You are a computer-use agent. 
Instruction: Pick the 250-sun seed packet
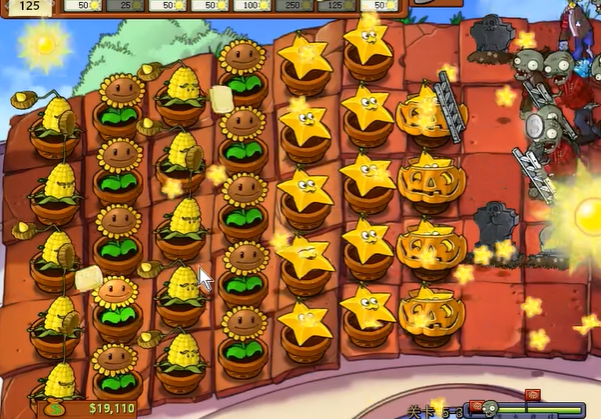click(x=297, y=5)
